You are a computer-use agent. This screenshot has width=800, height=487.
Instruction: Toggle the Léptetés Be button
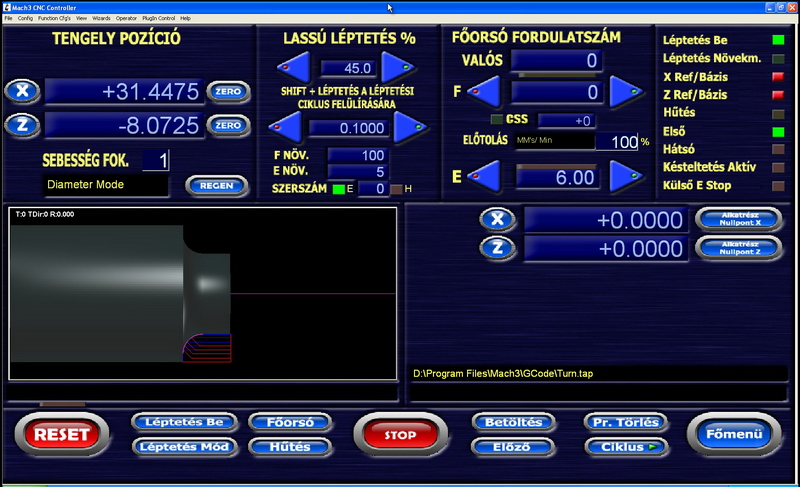click(x=184, y=422)
